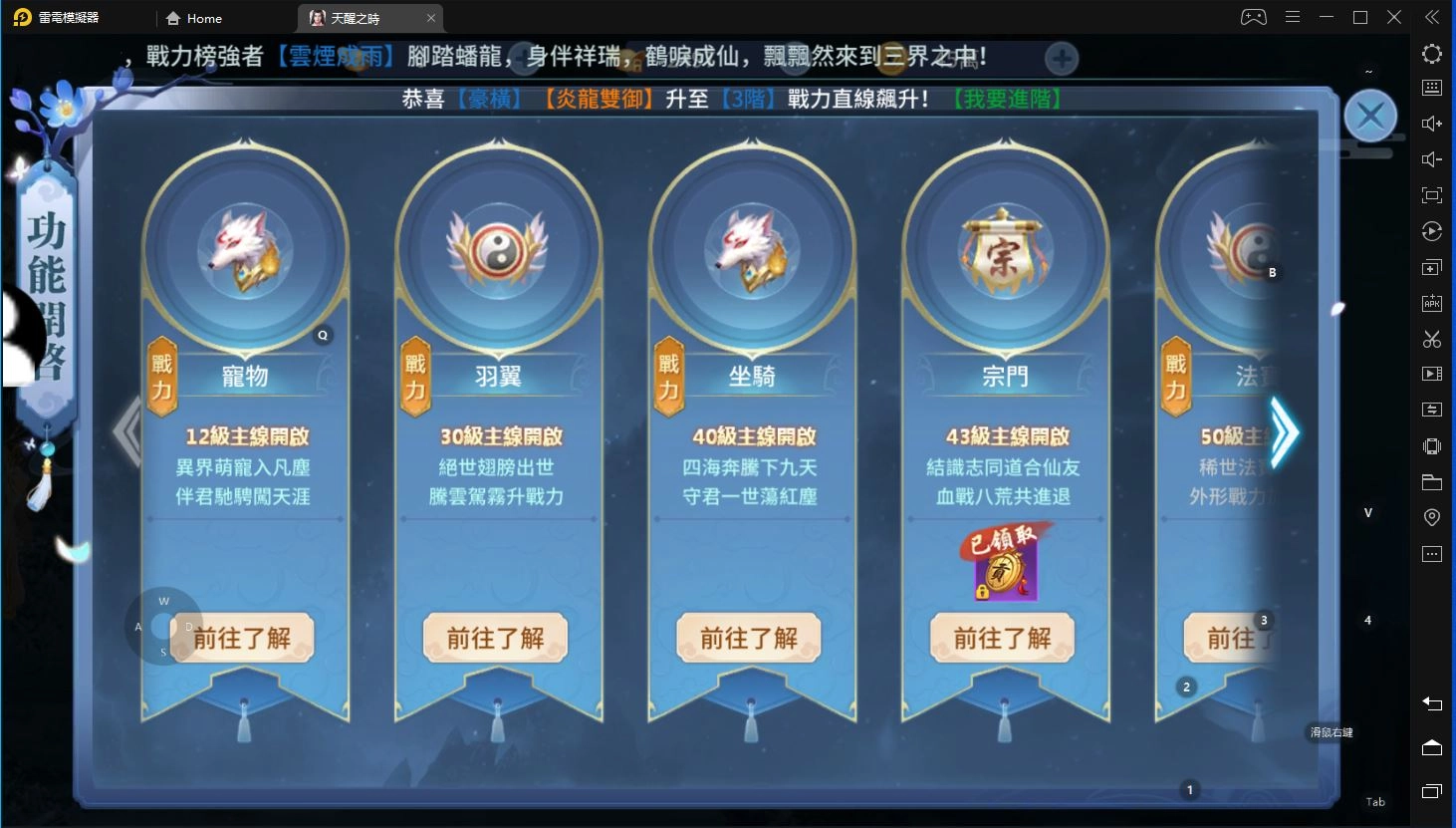Open the shared folder icon
This screenshot has width=1456, height=828.
1431,481
